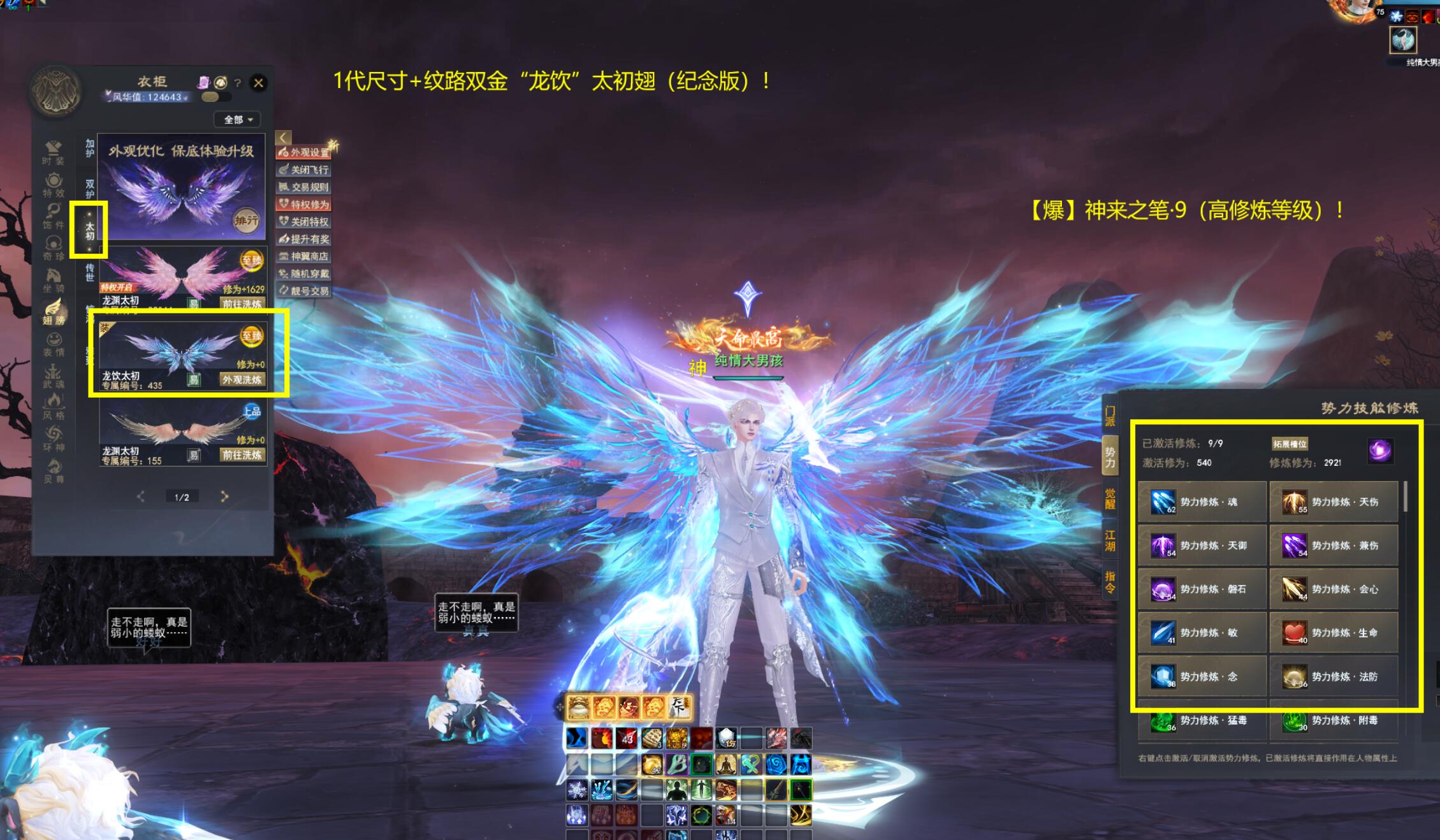Choose 随机穿戴 random wear option
The image size is (1440, 840).
(304, 273)
